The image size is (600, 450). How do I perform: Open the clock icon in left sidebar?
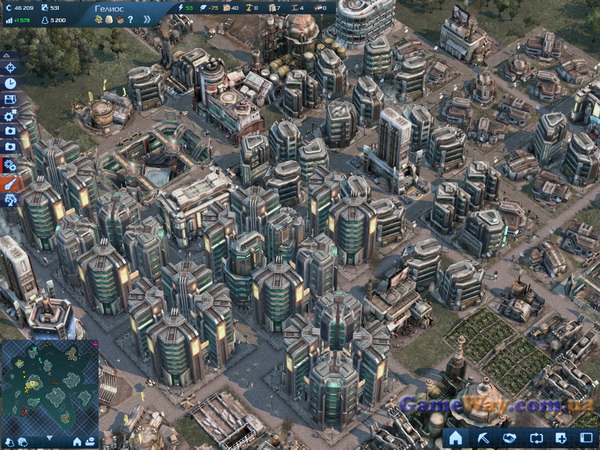(10, 83)
